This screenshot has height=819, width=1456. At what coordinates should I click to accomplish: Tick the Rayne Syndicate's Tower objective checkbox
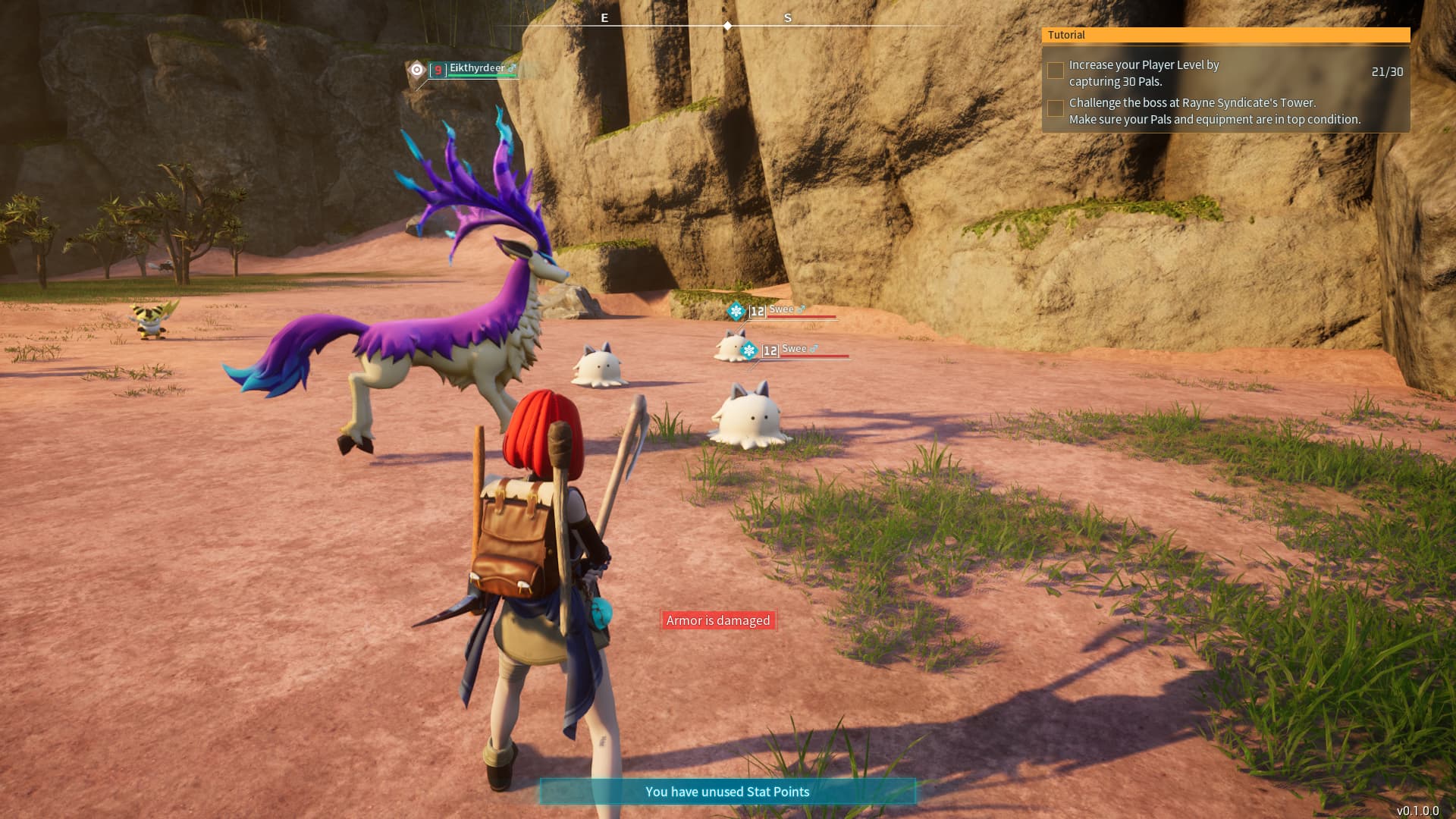pyautogui.click(x=1055, y=108)
